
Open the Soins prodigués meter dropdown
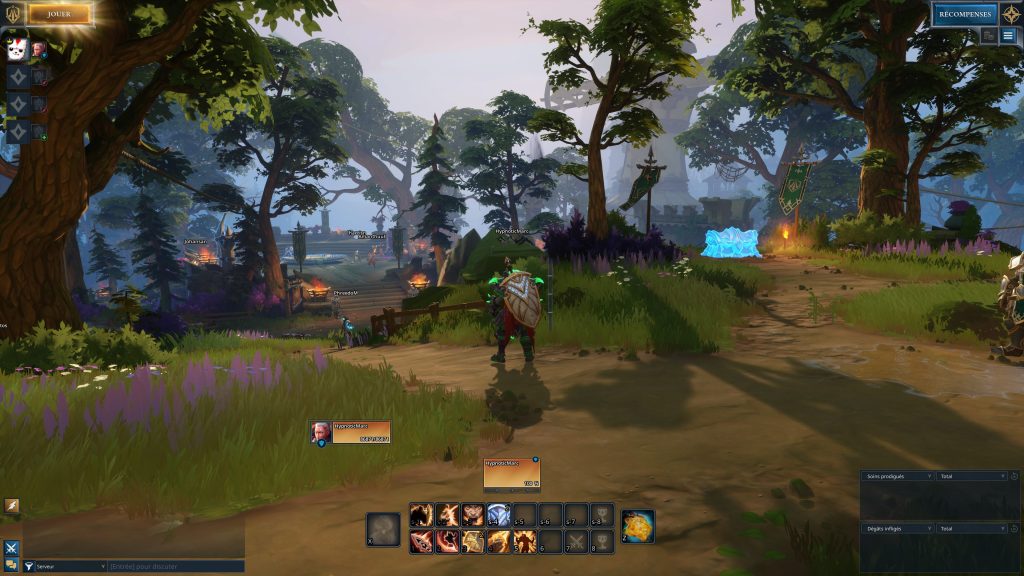click(899, 476)
